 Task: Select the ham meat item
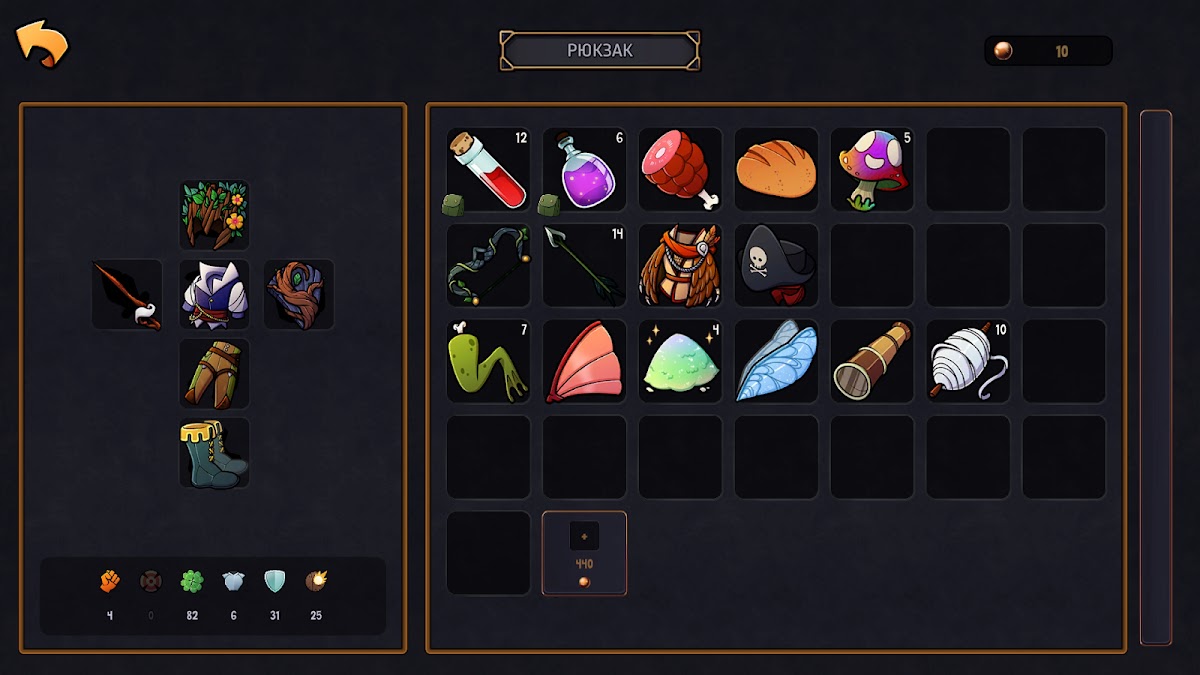680,169
